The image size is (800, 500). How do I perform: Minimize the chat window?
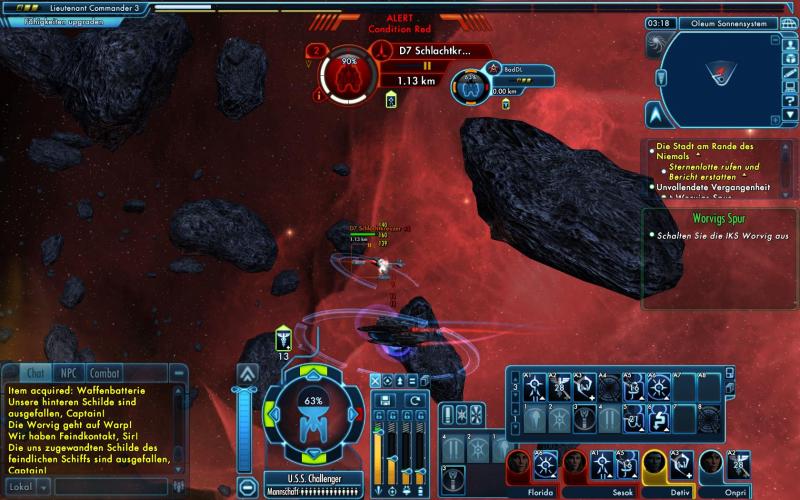[180, 372]
